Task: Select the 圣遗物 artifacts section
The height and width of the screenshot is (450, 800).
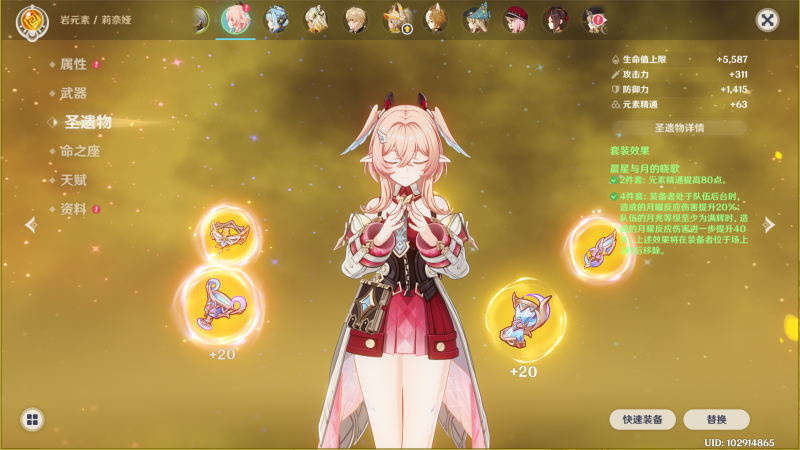Action: [x=88, y=122]
